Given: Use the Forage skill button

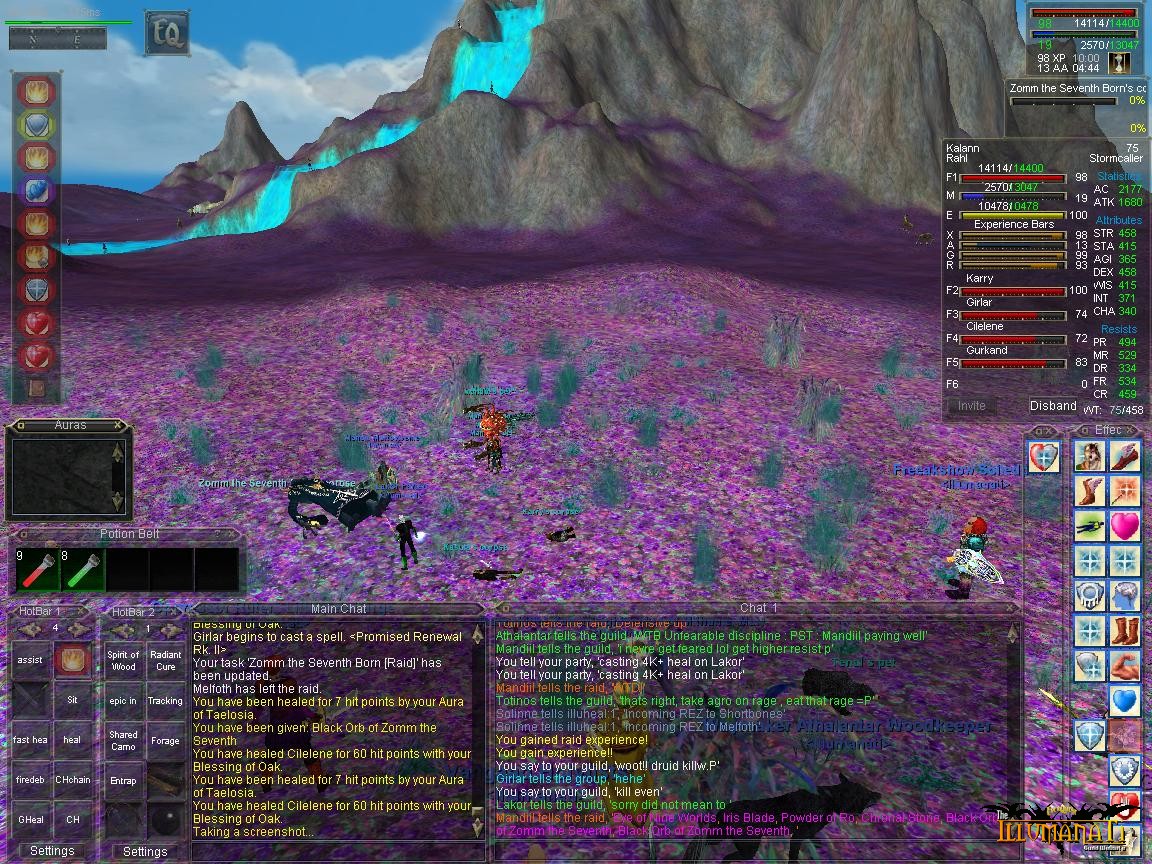Looking at the screenshot, I should tap(166, 741).
